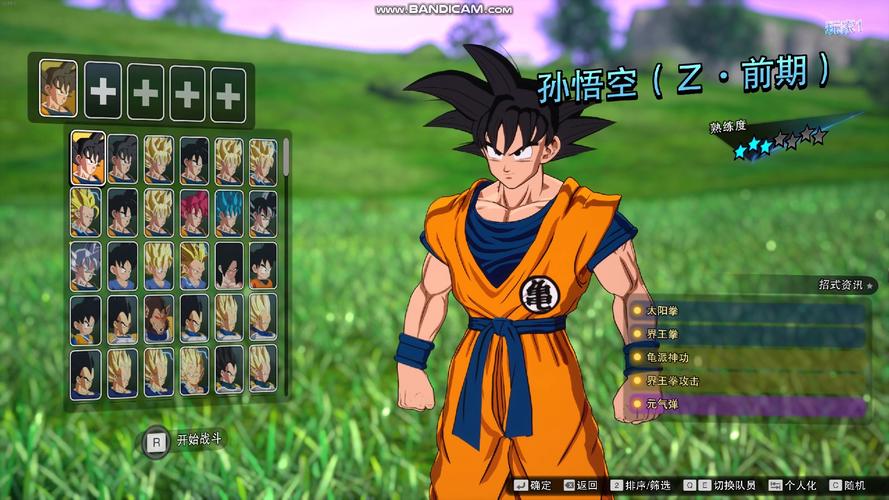Choose the Great Ape Vegeta portrait
The height and width of the screenshot is (500, 889).
[158, 318]
